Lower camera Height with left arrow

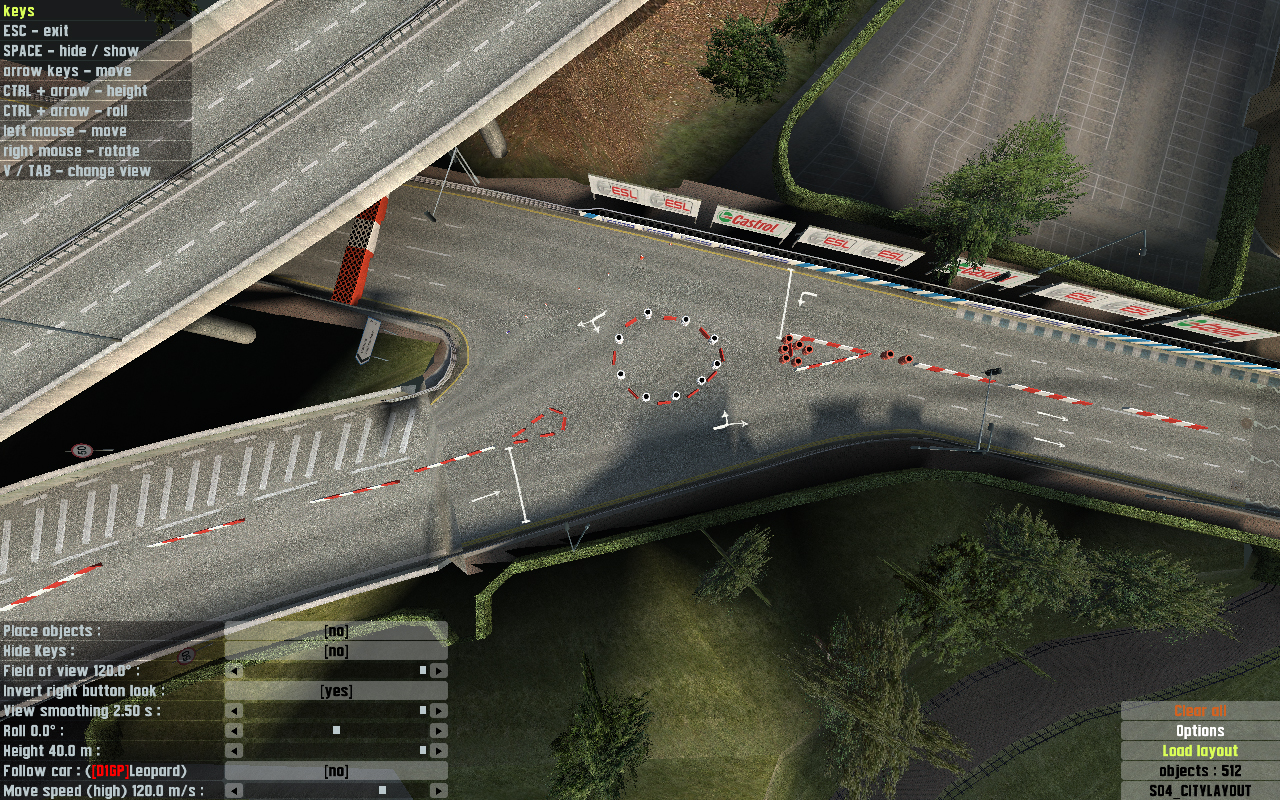pos(234,751)
